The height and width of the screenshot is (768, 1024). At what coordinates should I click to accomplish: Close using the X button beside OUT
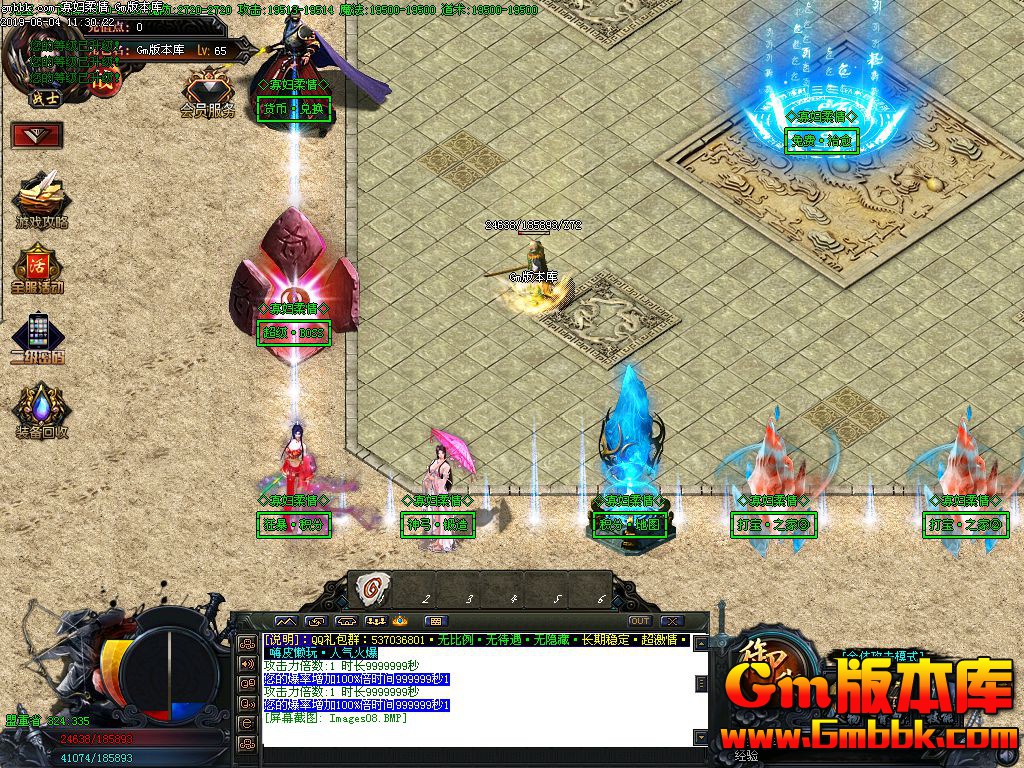pyautogui.click(x=671, y=621)
